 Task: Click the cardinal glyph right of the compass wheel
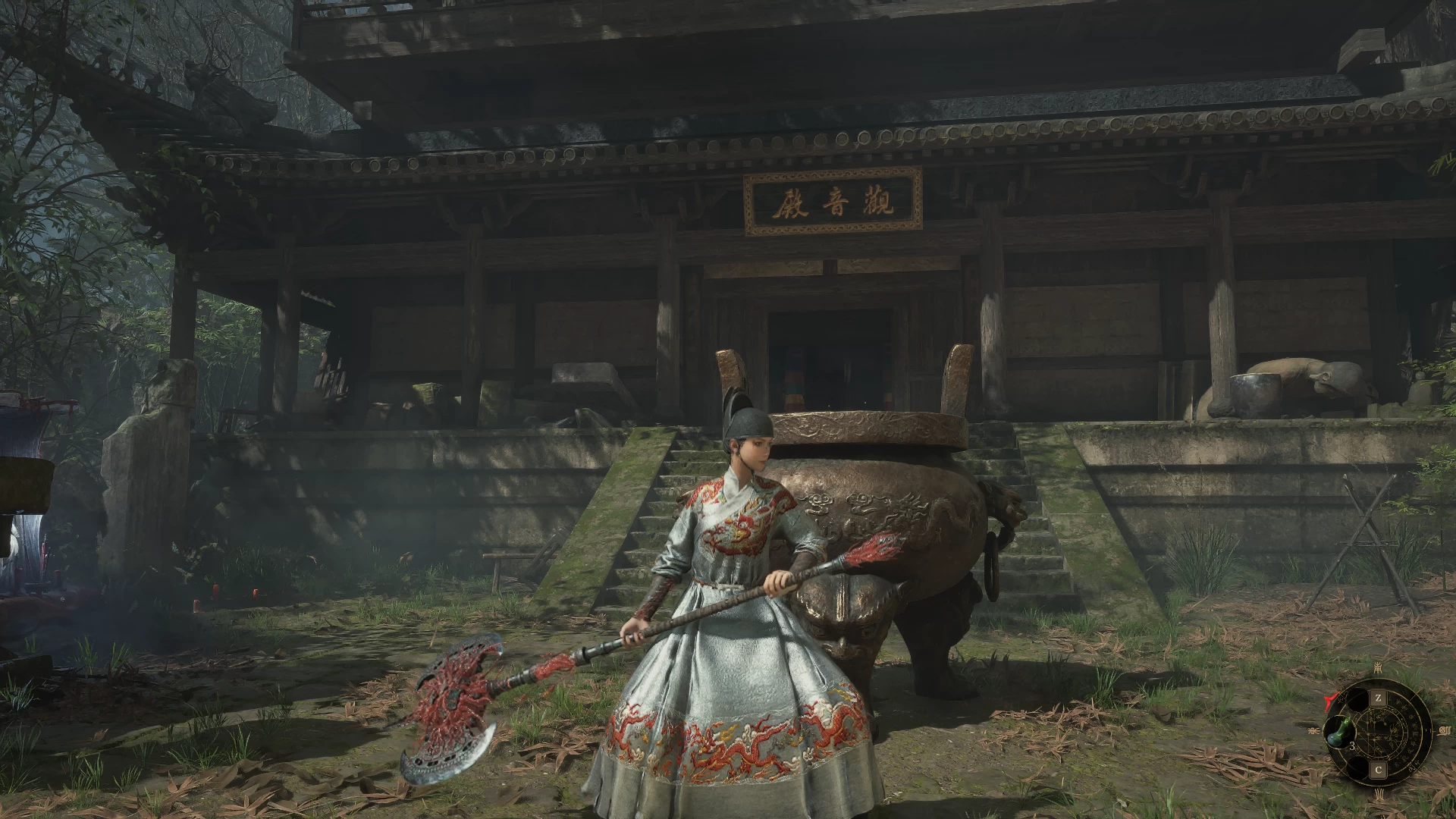coord(1445,730)
